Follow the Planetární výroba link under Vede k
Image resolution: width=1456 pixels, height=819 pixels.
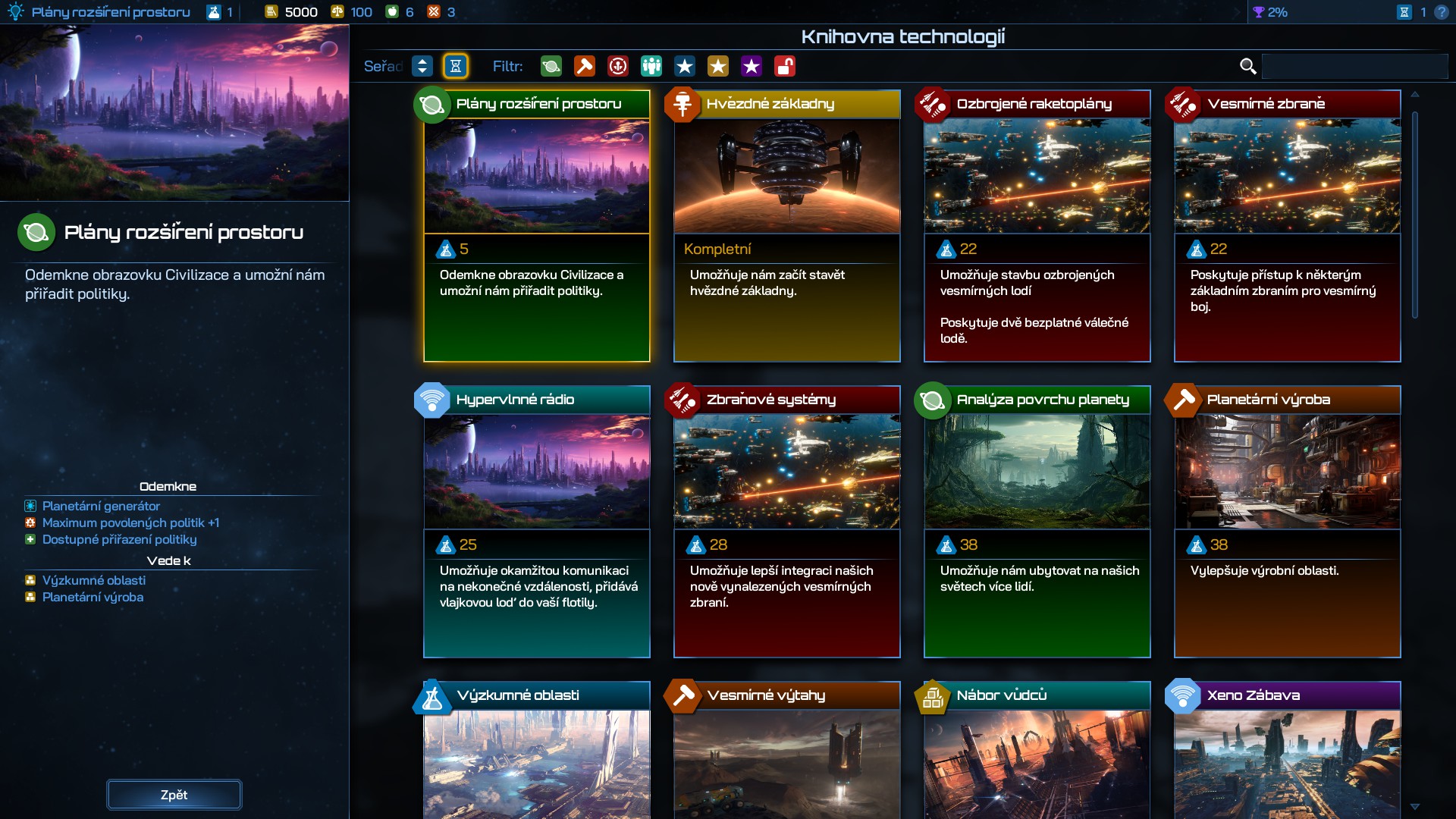tap(93, 597)
